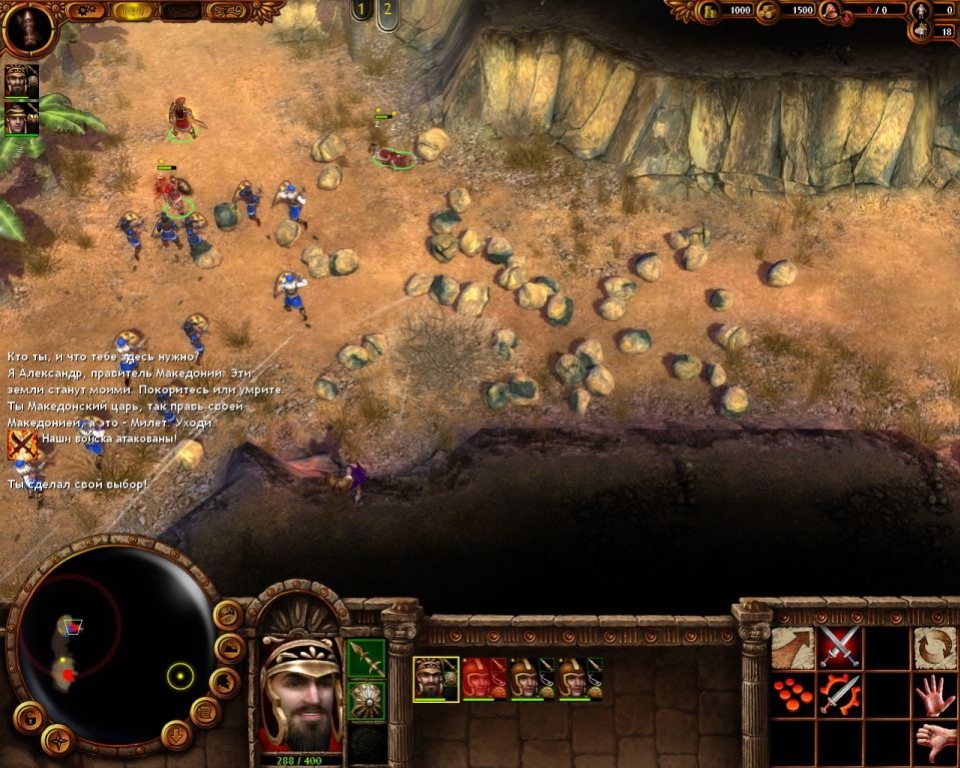960x768 pixels.
Task: Choose the arrow move command
Action: click(792, 648)
